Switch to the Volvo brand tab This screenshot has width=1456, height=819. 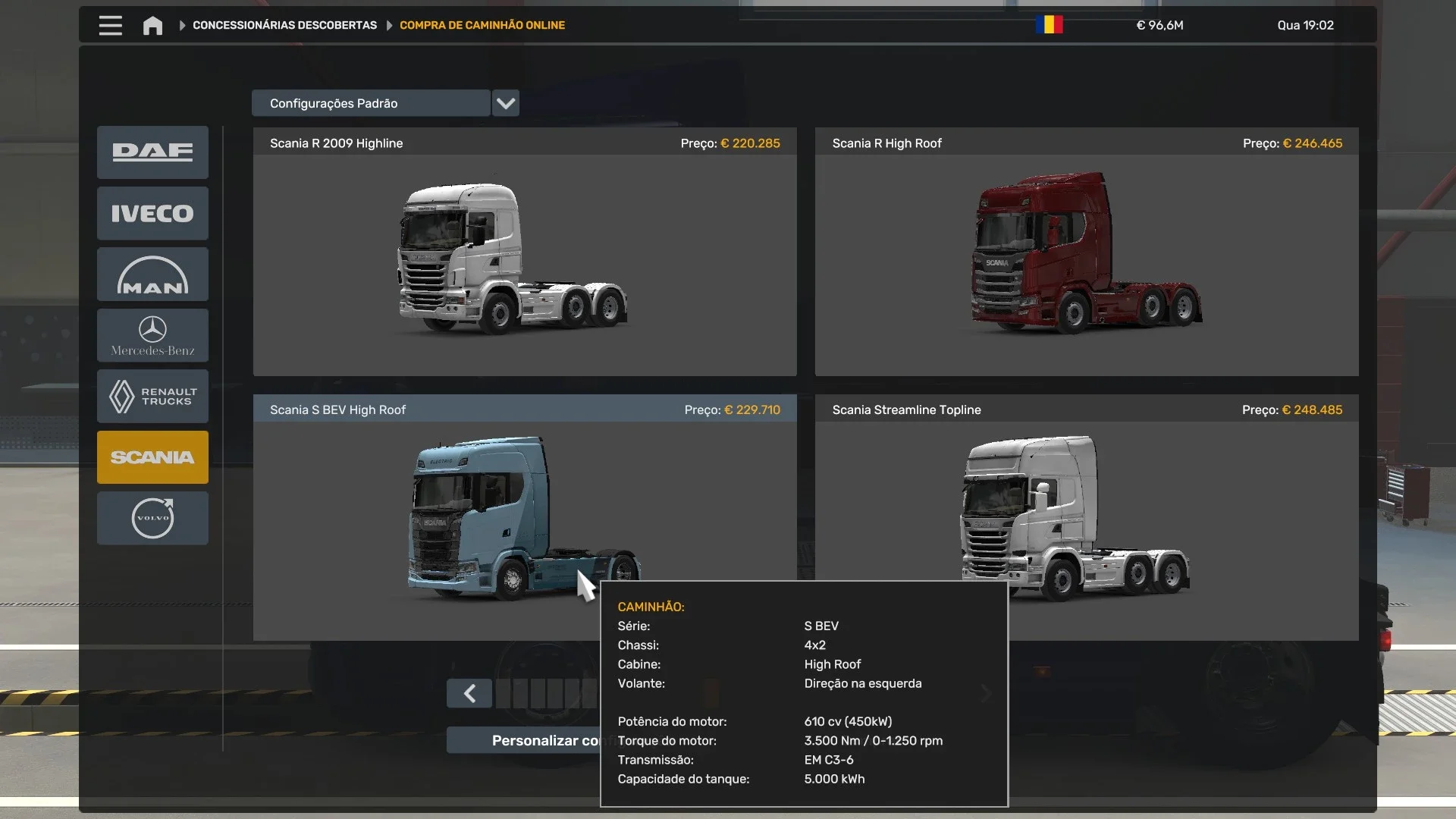(x=152, y=518)
